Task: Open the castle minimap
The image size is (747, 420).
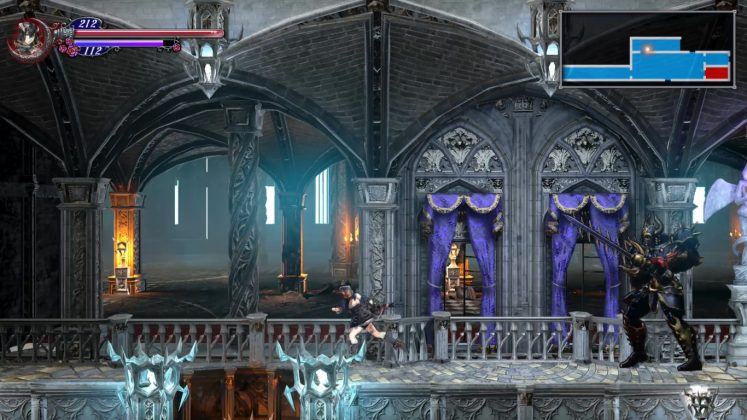Action: (x=647, y=49)
